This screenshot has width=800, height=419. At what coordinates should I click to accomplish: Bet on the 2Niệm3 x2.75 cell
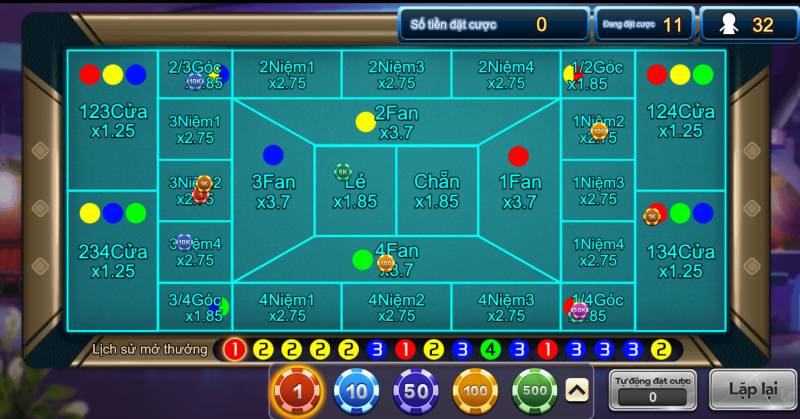(x=396, y=75)
